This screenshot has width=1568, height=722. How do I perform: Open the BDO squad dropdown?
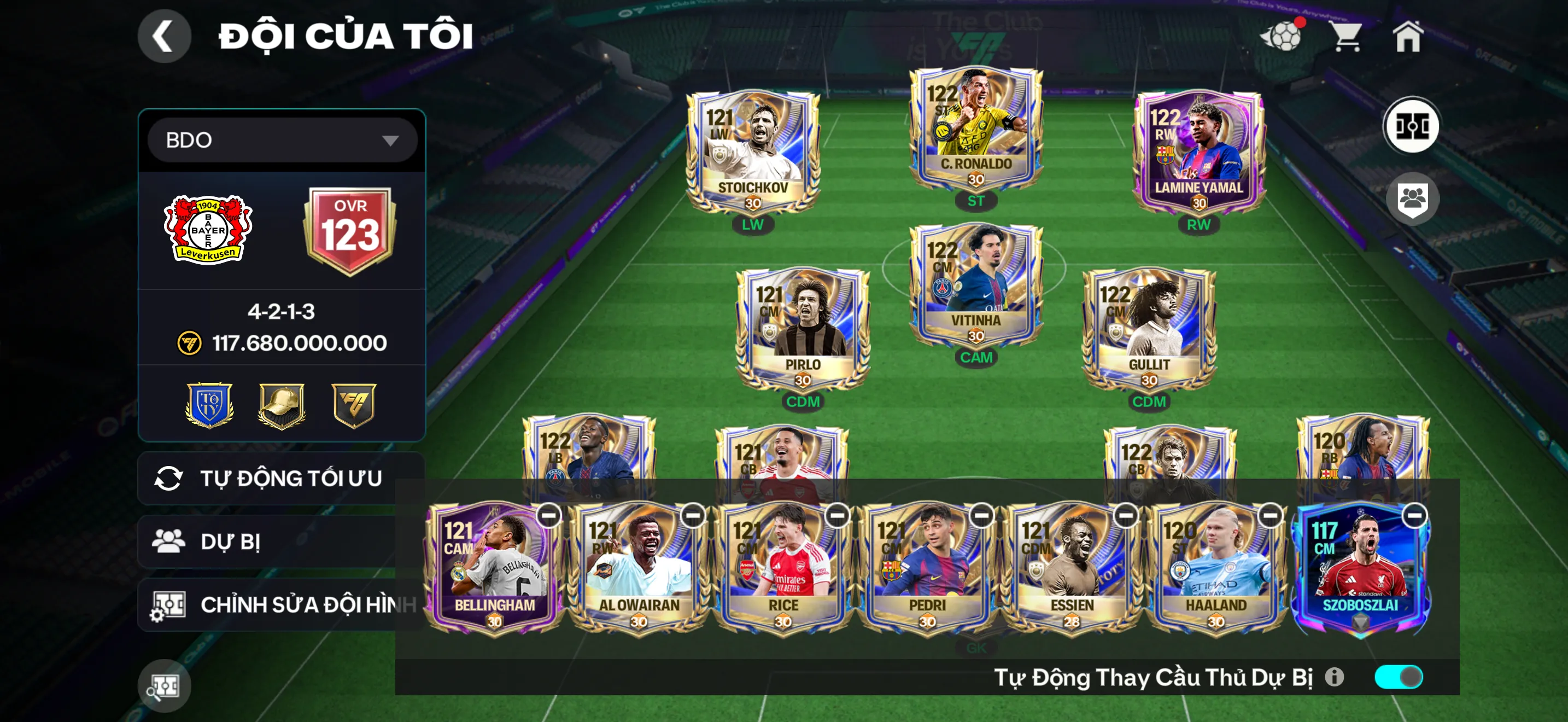(282, 140)
